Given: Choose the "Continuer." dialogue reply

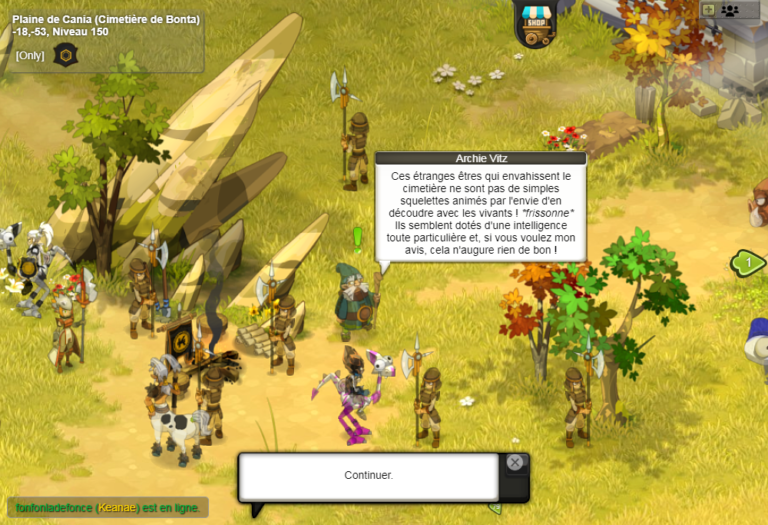Looking at the screenshot, I should pos(368,475).
